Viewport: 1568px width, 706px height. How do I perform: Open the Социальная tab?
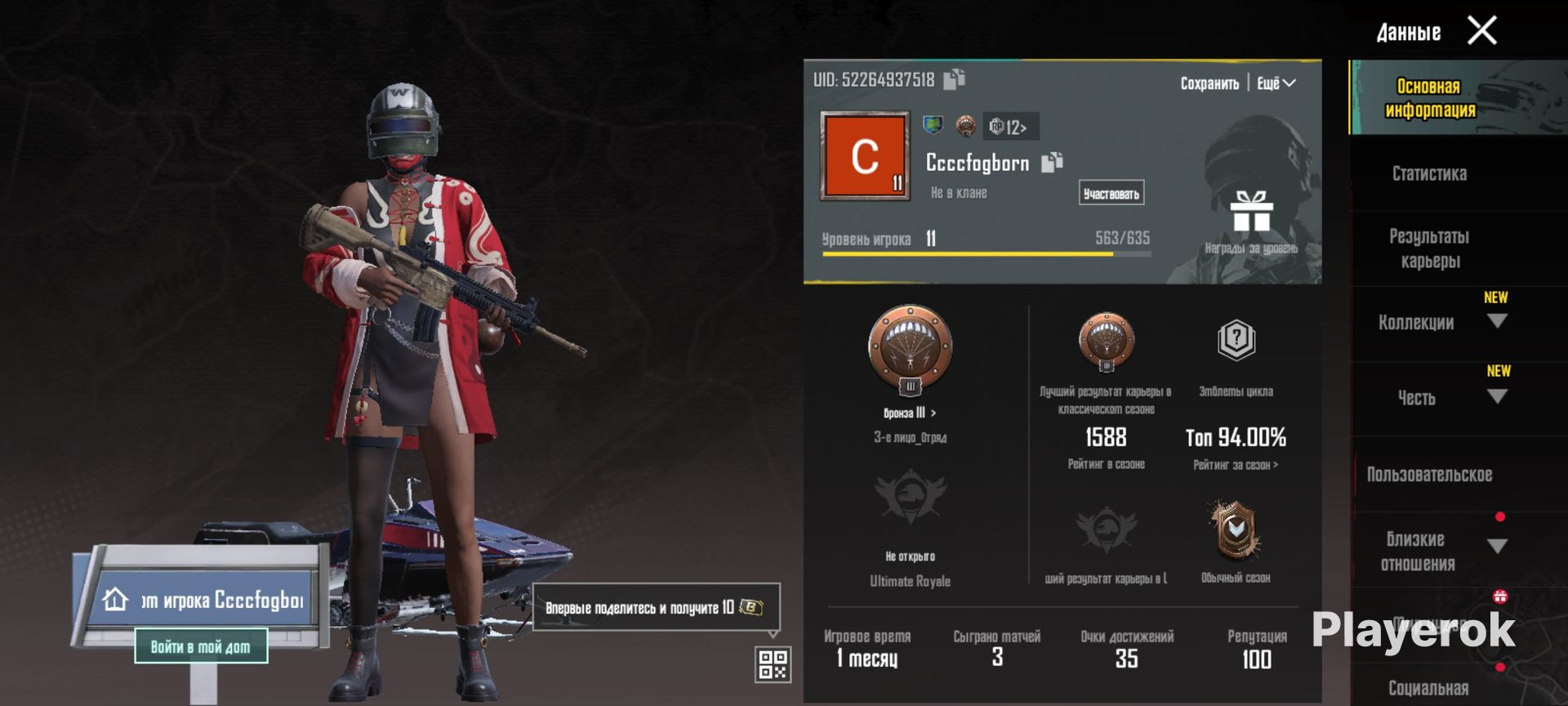(1429, 688)
